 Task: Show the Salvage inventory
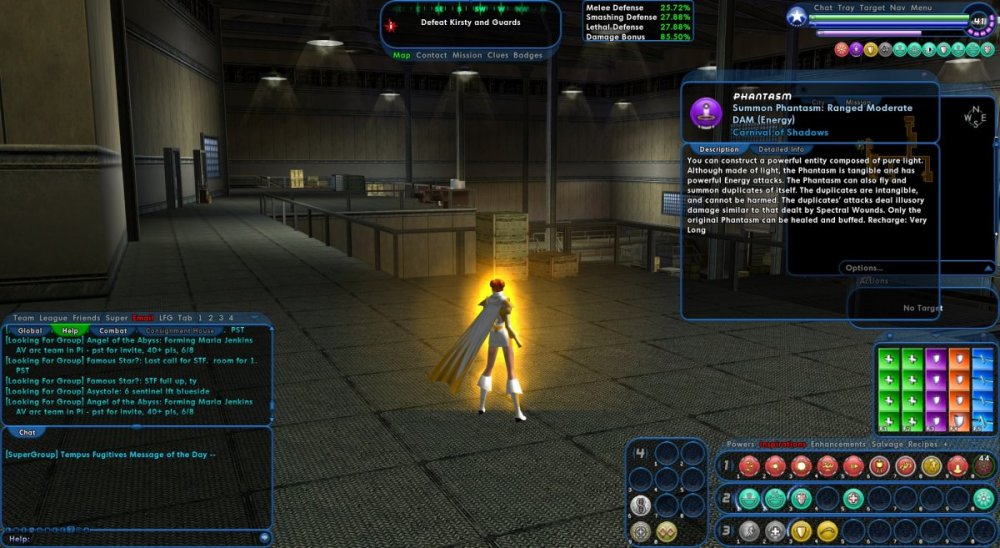click(x=885, y=444)
